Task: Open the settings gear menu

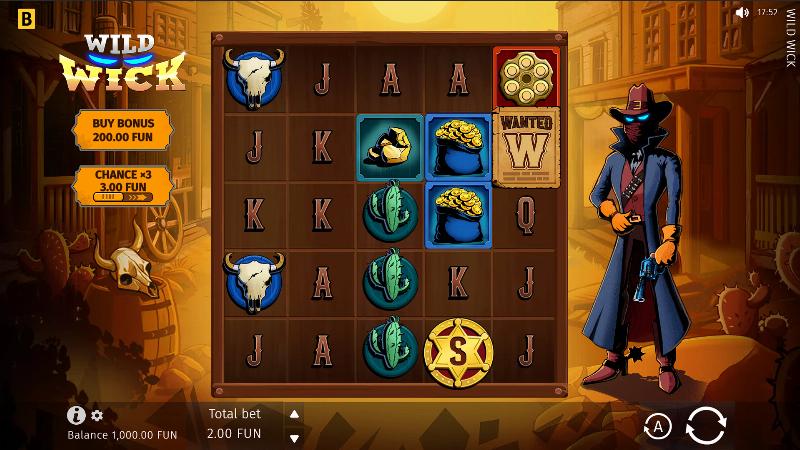Action: tap(97, 416)
